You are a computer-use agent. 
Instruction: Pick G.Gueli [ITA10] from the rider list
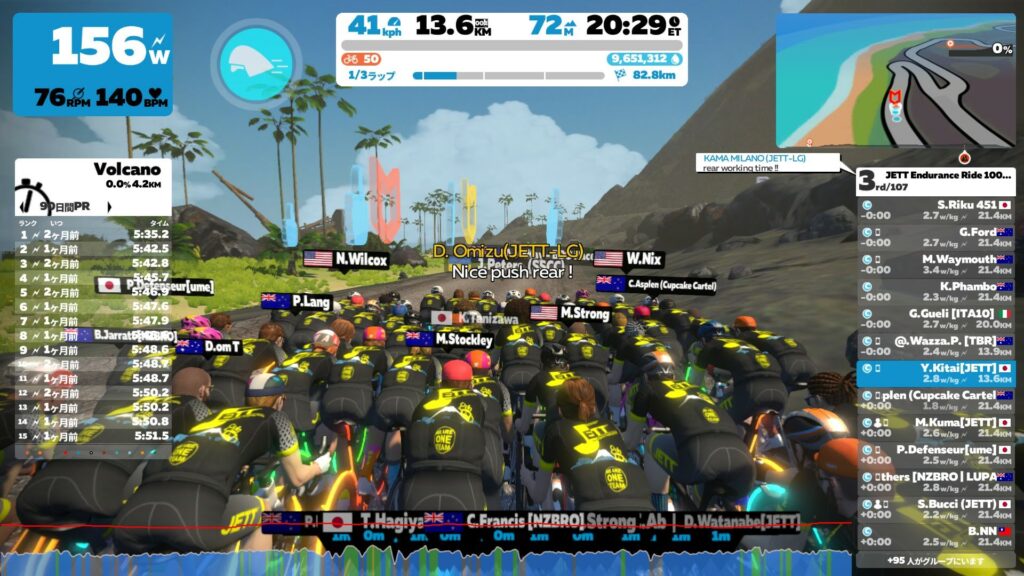pos(935,318)
